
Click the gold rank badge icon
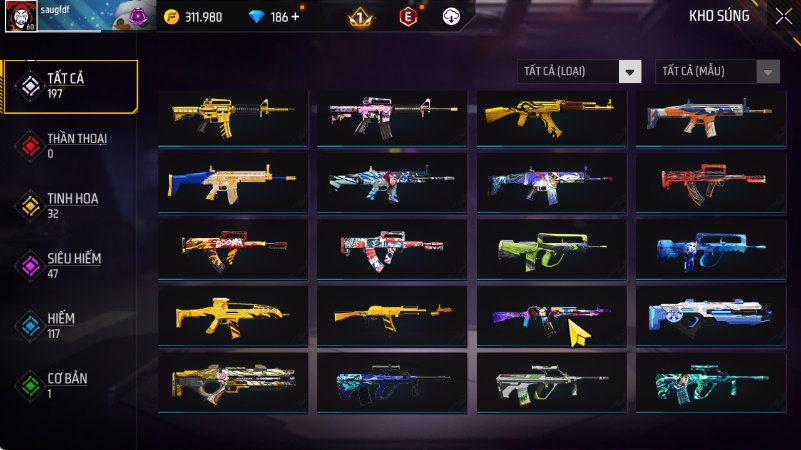coord(360,17)
